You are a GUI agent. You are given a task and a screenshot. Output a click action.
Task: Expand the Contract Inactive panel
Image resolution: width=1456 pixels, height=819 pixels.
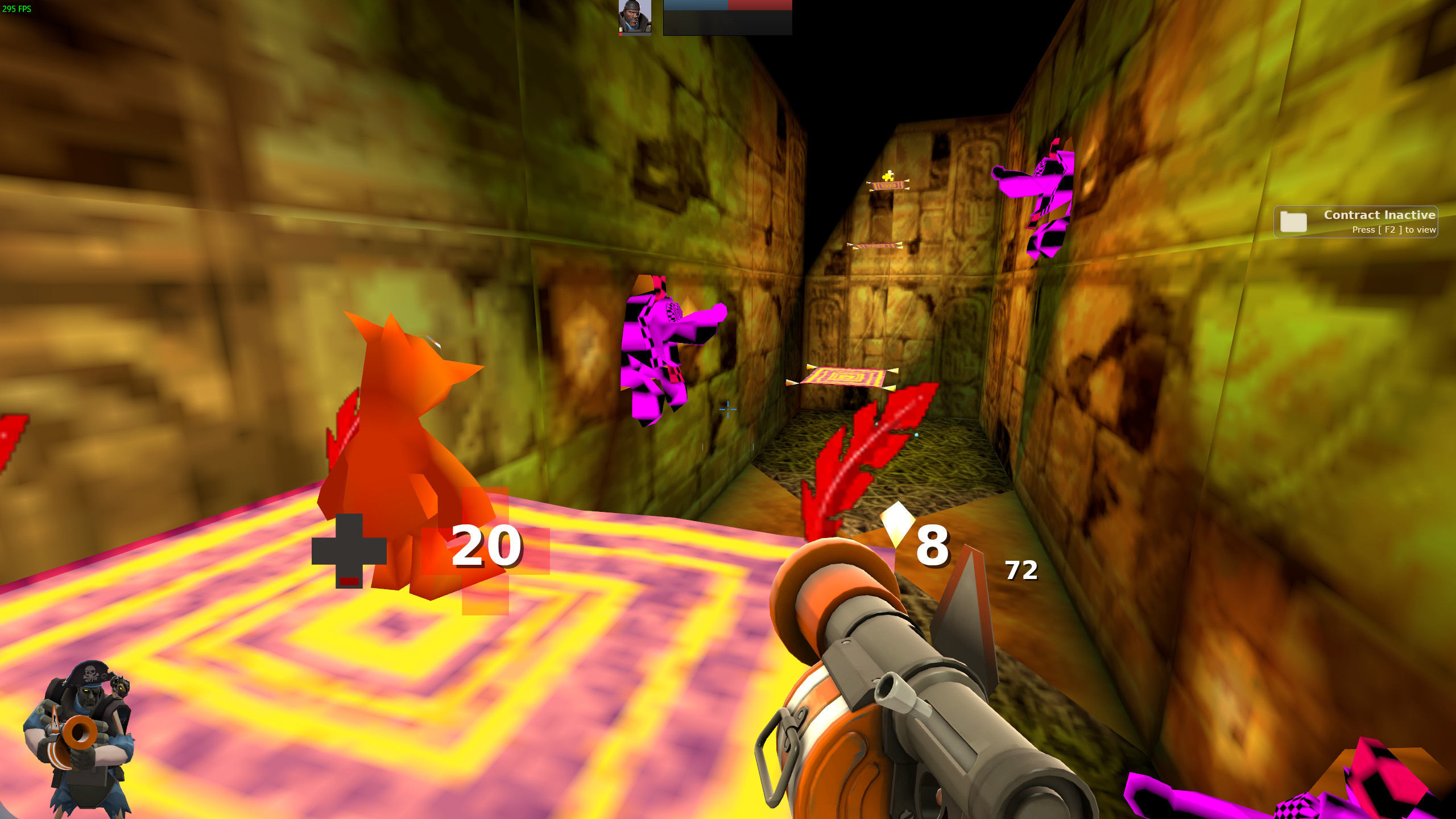coord(1356,222)
